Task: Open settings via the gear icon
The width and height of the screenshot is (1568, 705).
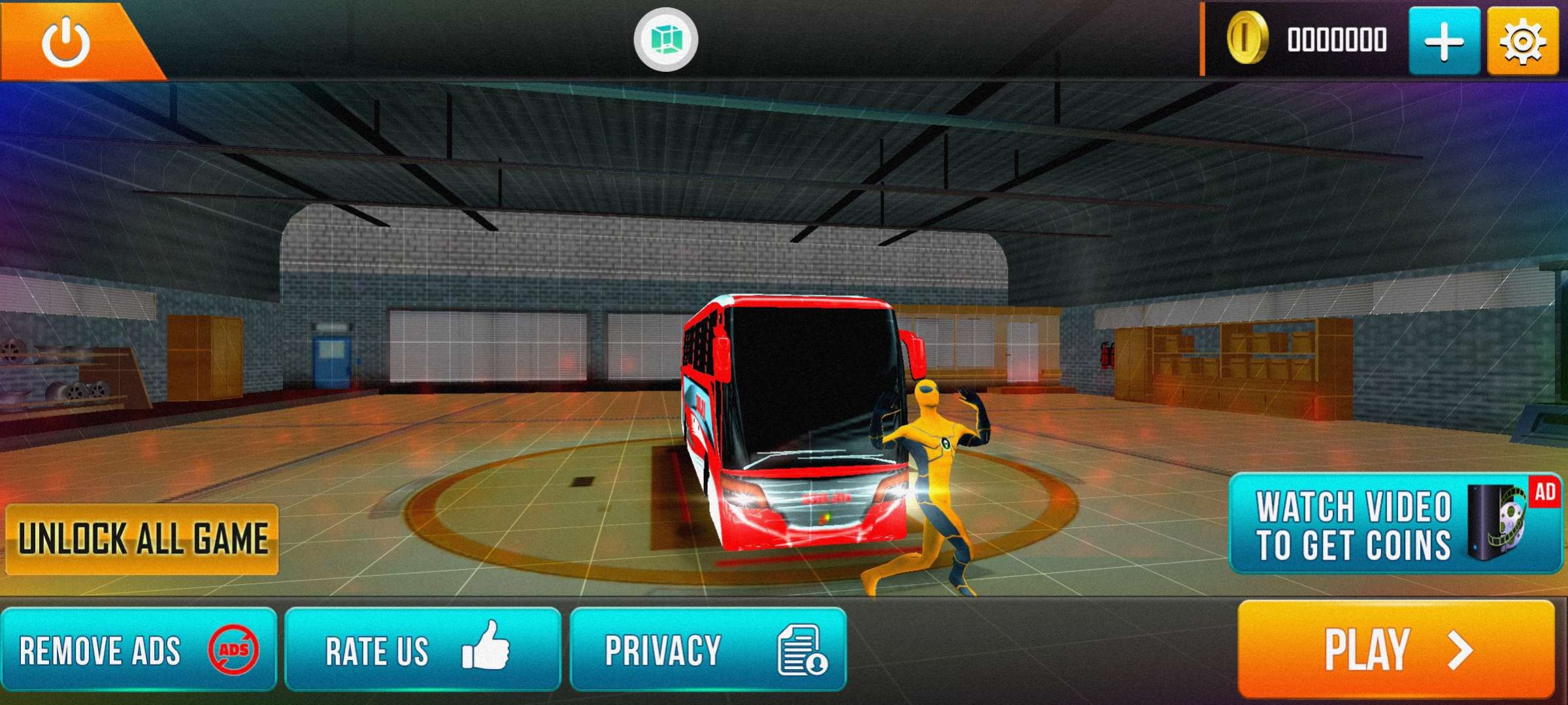Action: 1522,41
